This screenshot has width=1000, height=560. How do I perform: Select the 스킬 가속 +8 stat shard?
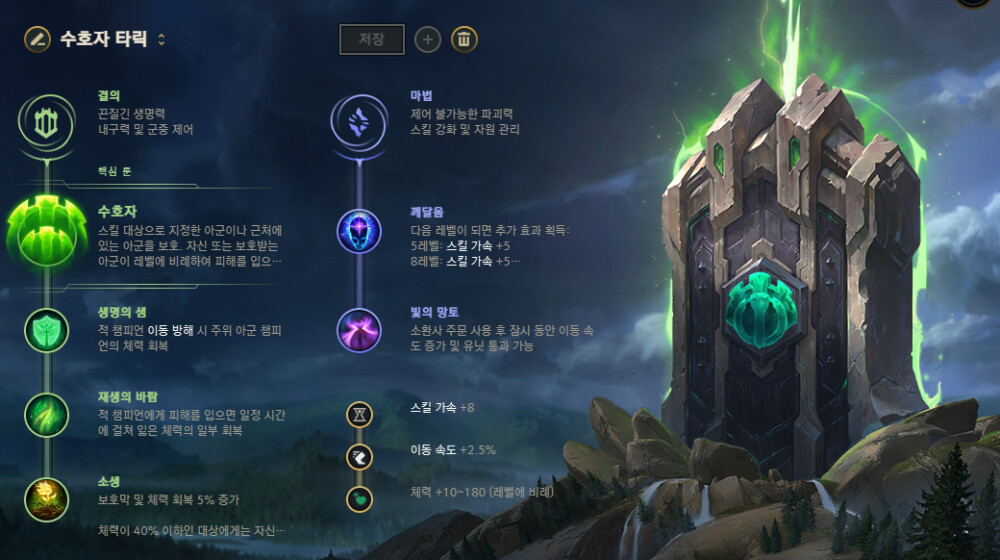(x=359, y=413)
